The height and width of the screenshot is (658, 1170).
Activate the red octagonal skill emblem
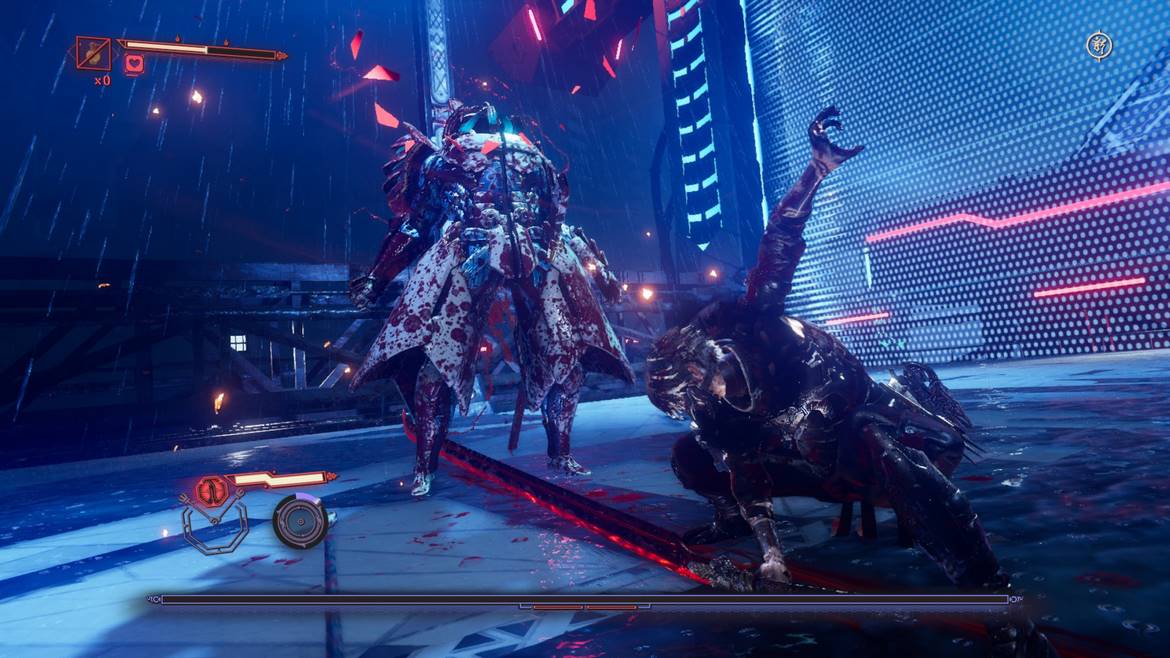point(211,490)
